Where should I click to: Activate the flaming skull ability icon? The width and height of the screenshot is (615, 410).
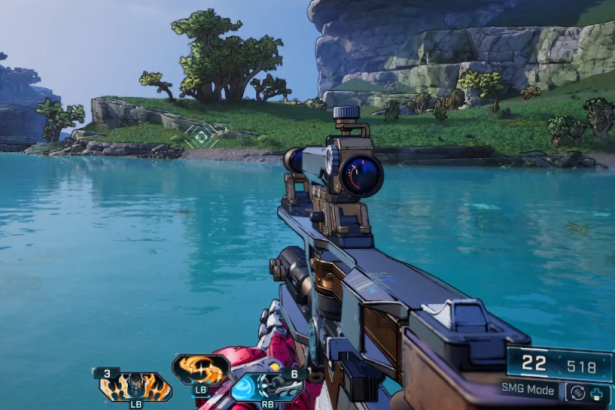click(135, 386)
